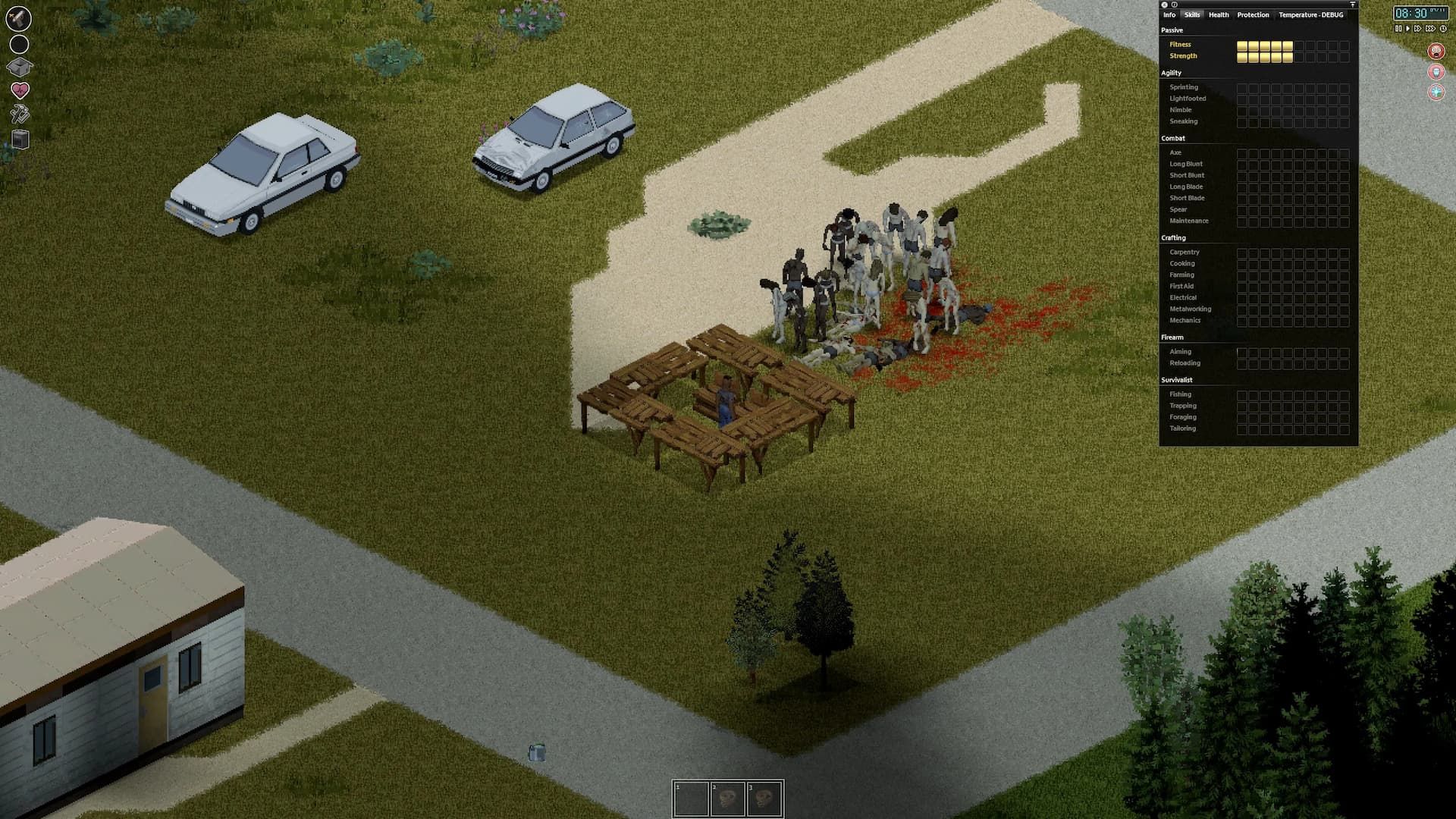
Task: Pause the game with the pause button
Action: coord(1399,29)
